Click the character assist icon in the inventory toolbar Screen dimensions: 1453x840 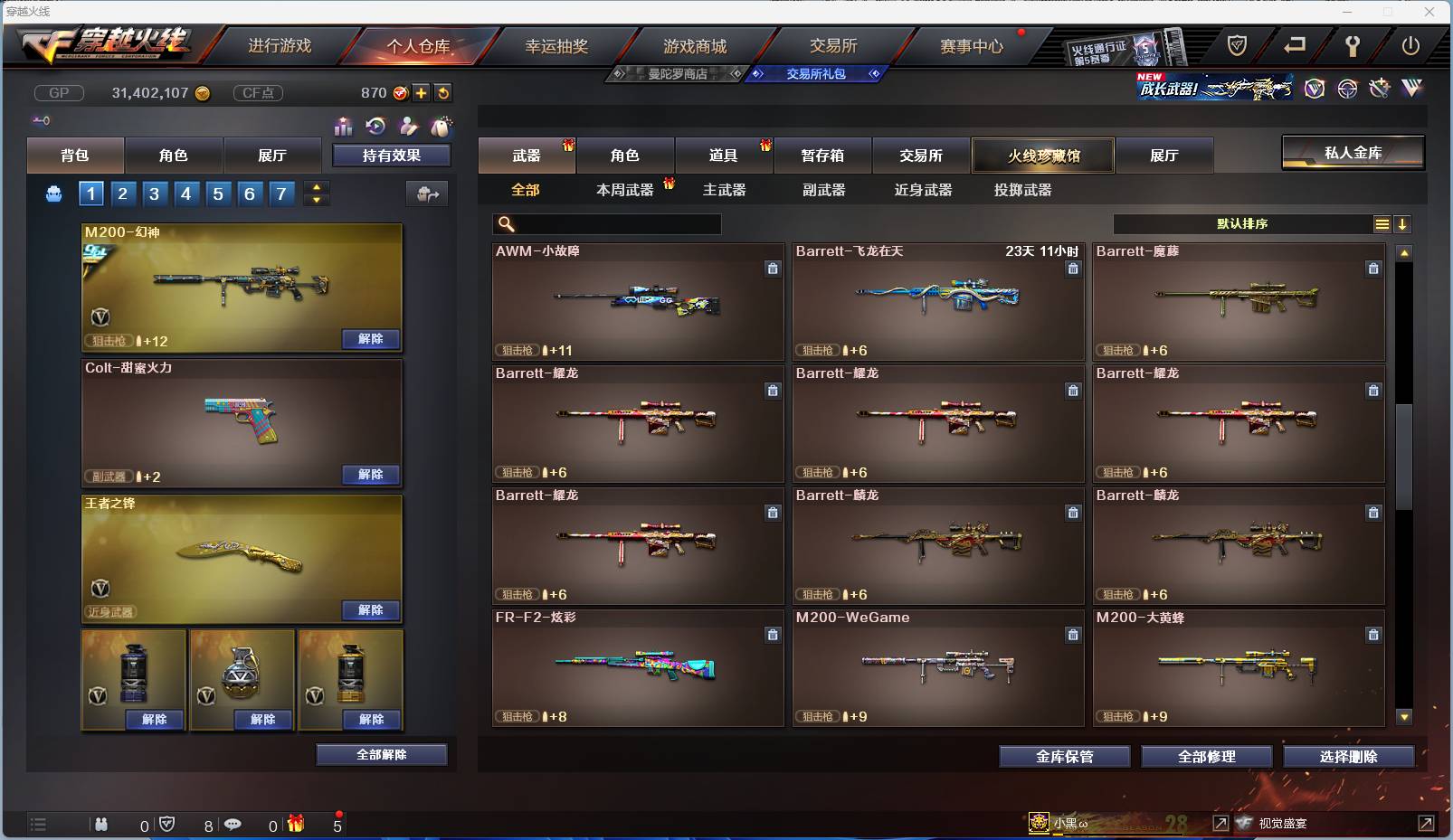(x=408, y=127)
